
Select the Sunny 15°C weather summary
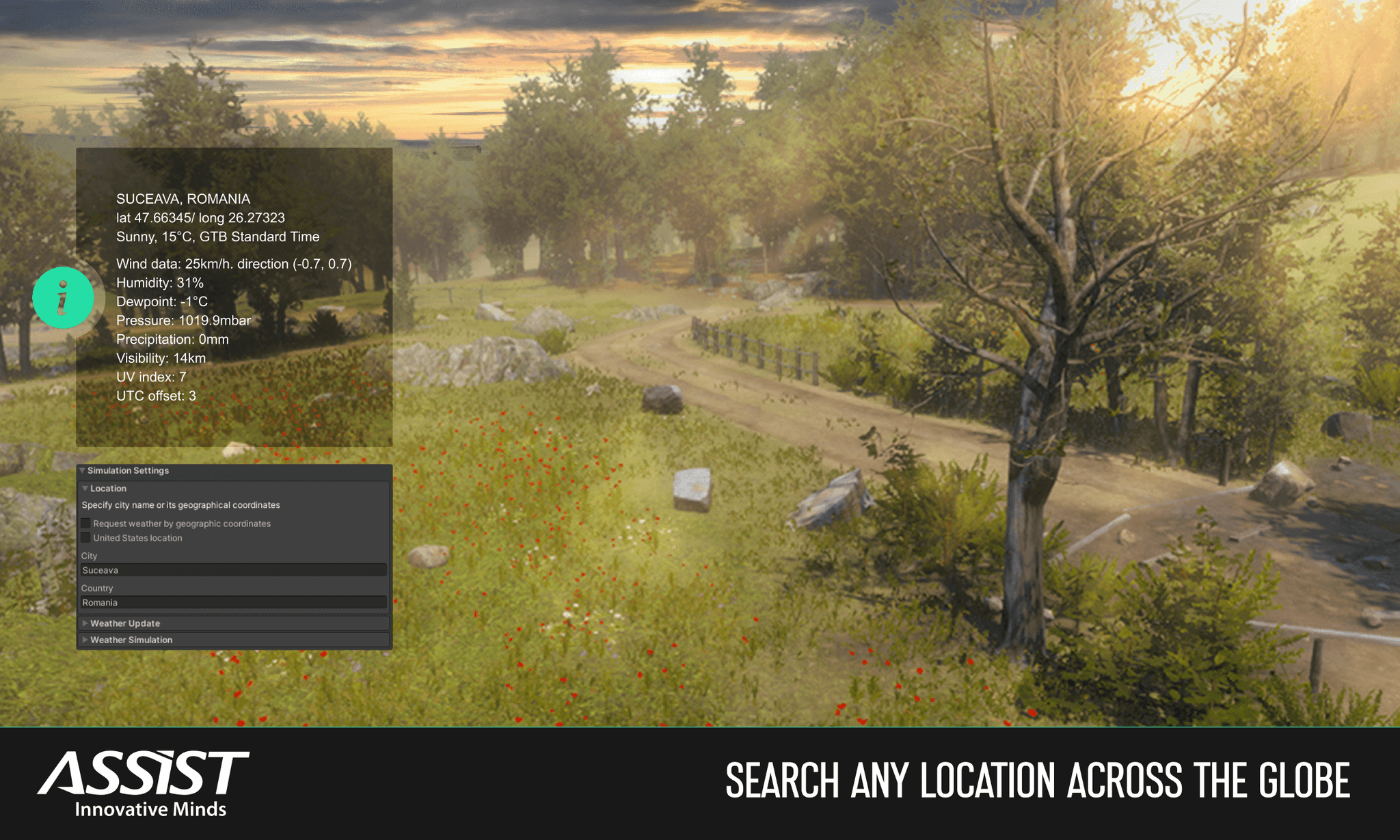pyautogui.click(x=217, y=236)
